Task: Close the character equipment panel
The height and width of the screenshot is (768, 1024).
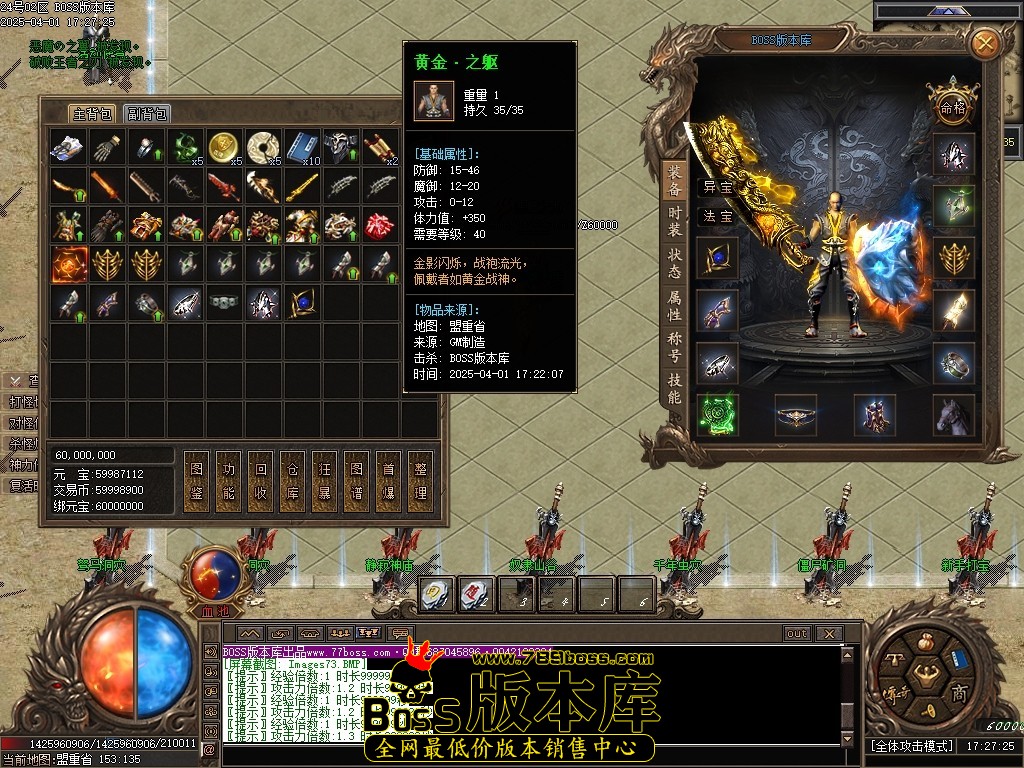Action: click(x=985, y=43)
